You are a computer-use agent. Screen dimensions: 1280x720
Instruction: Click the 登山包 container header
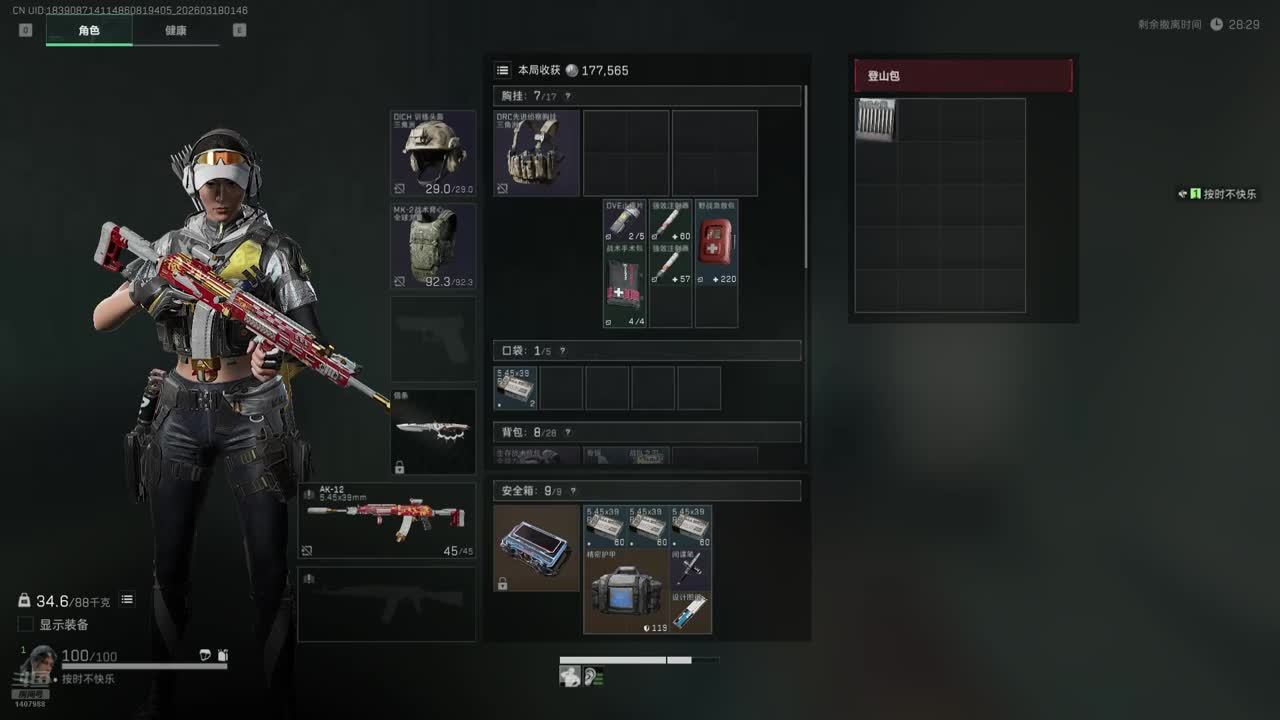[x=963, y=76]
